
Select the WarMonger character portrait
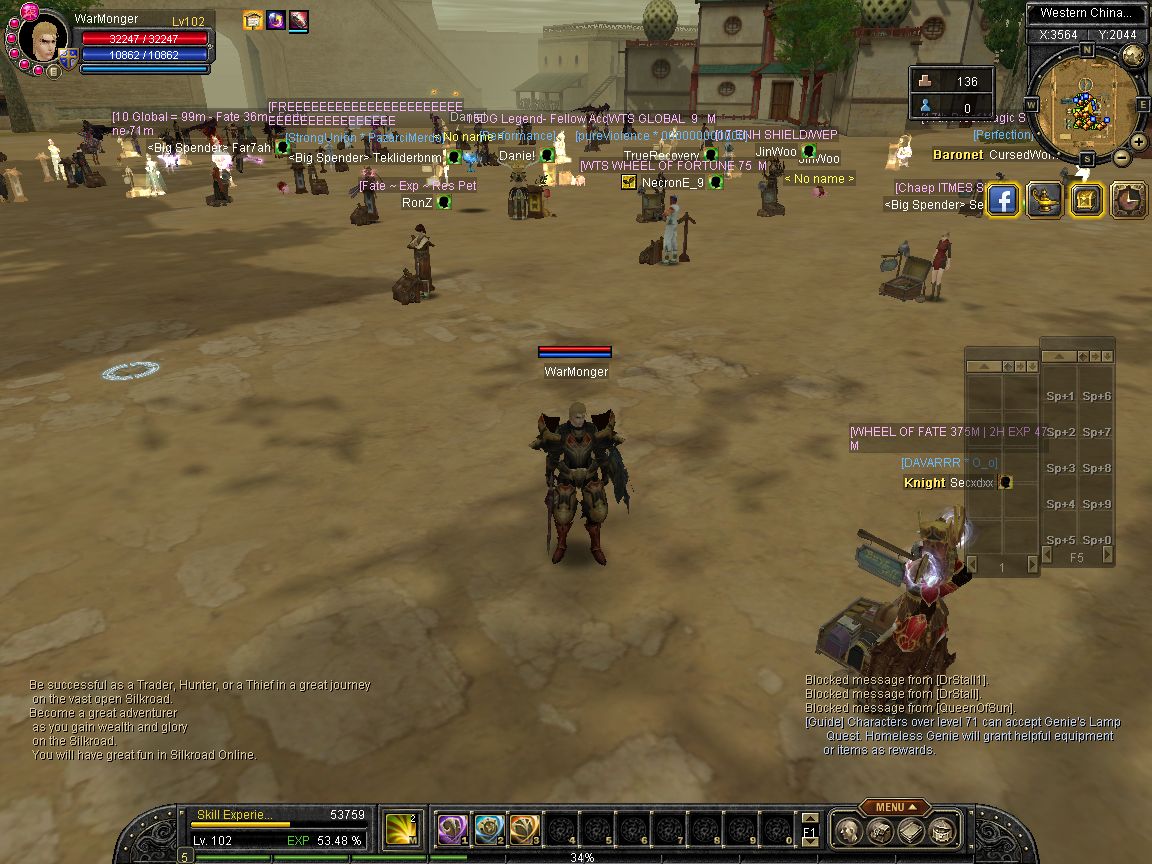[x=44, y=40]
